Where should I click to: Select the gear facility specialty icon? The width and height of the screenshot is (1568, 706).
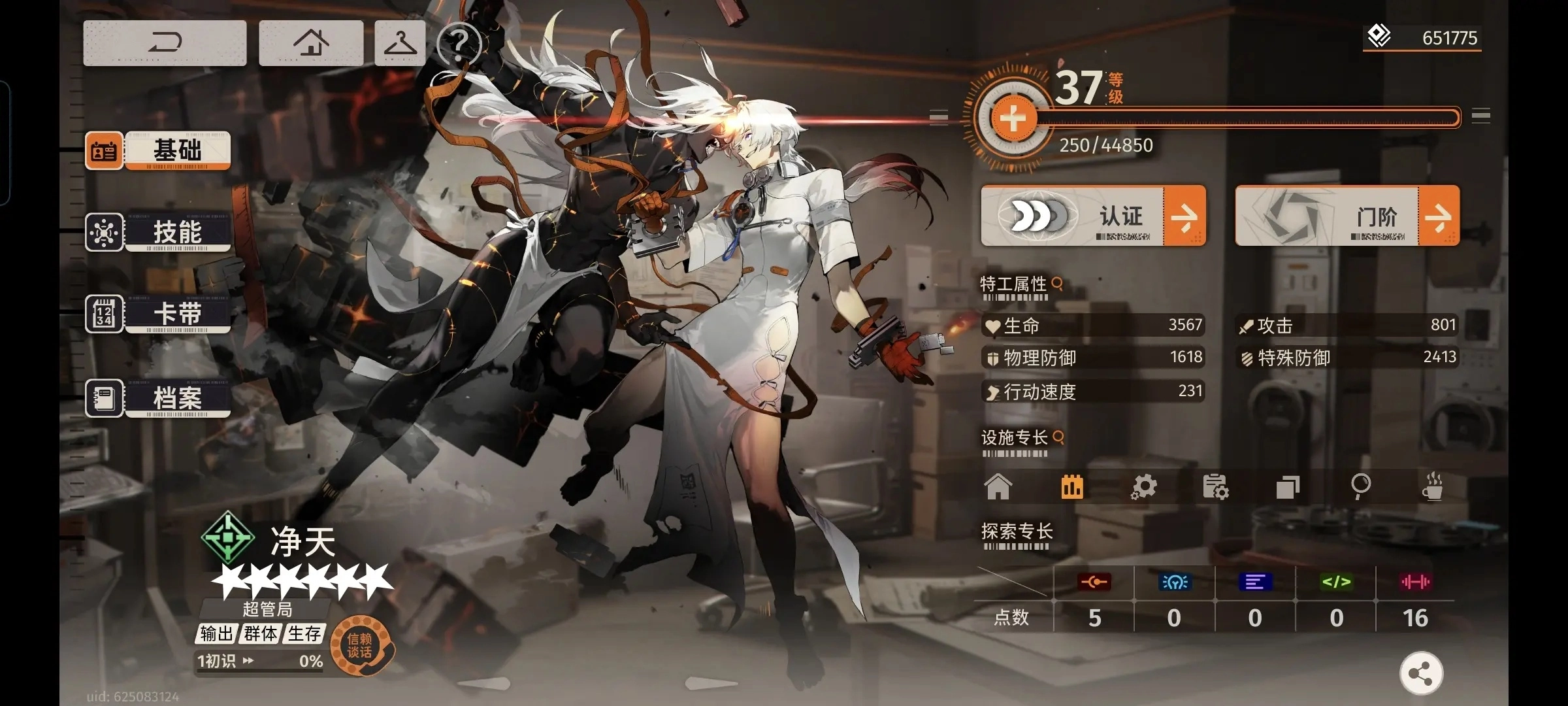pyautogui.click(x=1144, y=487)
